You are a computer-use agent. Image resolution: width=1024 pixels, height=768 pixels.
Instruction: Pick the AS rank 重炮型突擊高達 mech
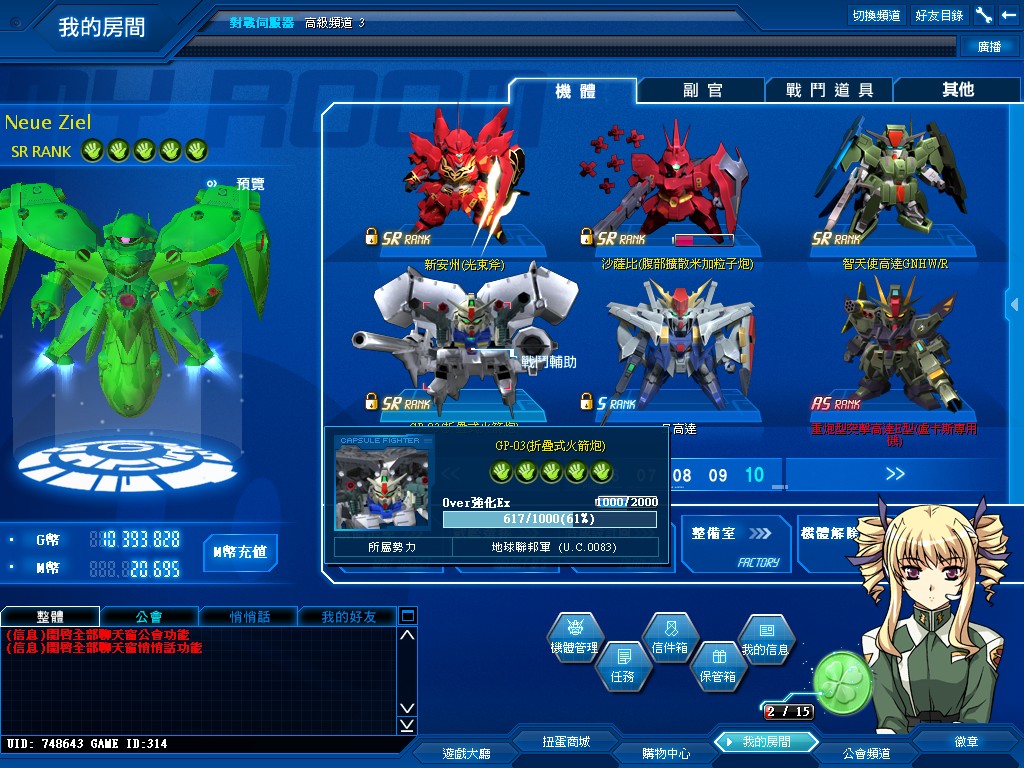895,350
